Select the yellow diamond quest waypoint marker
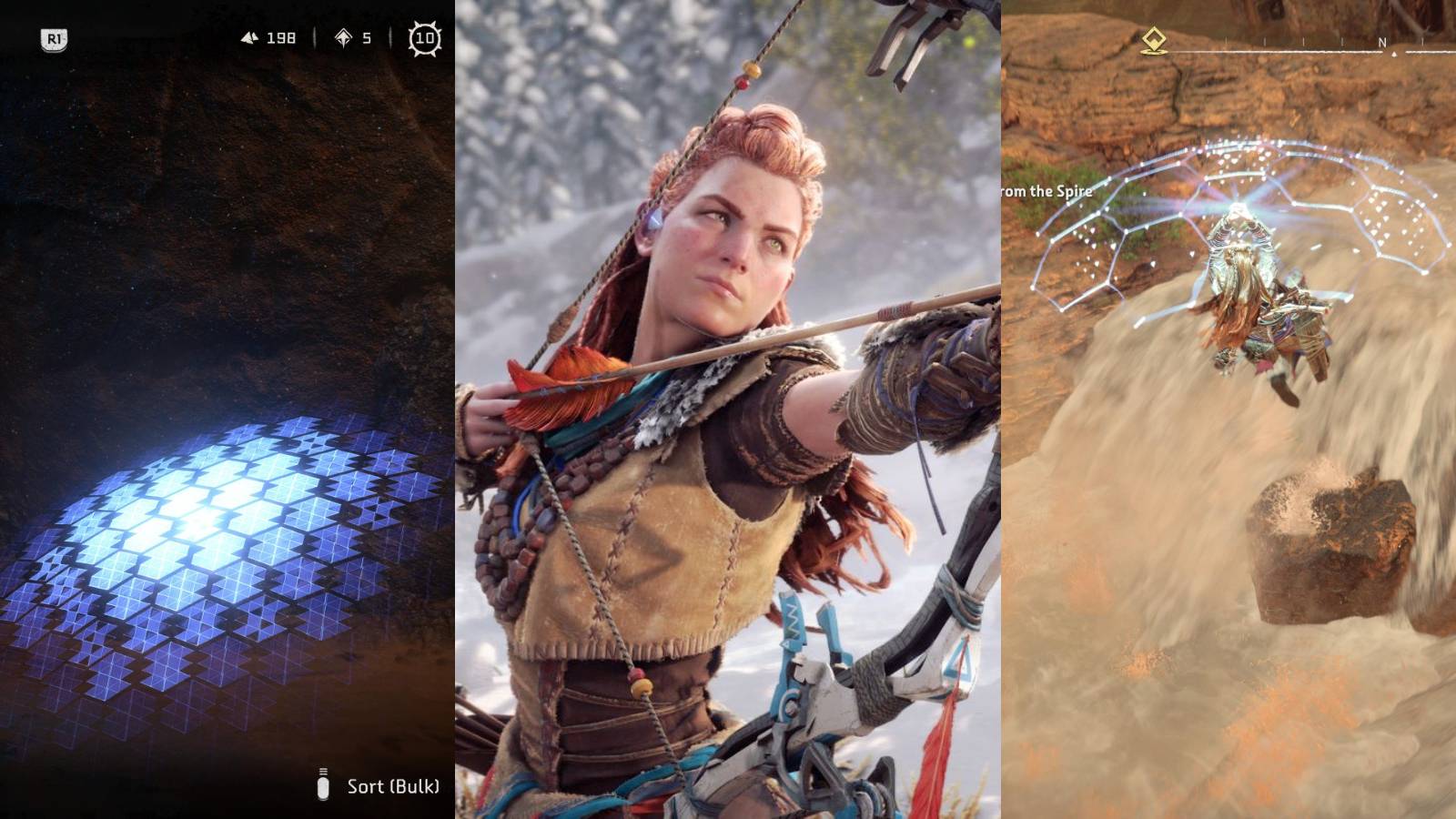The image size is (1456, 819). [x=1152, y=39]
